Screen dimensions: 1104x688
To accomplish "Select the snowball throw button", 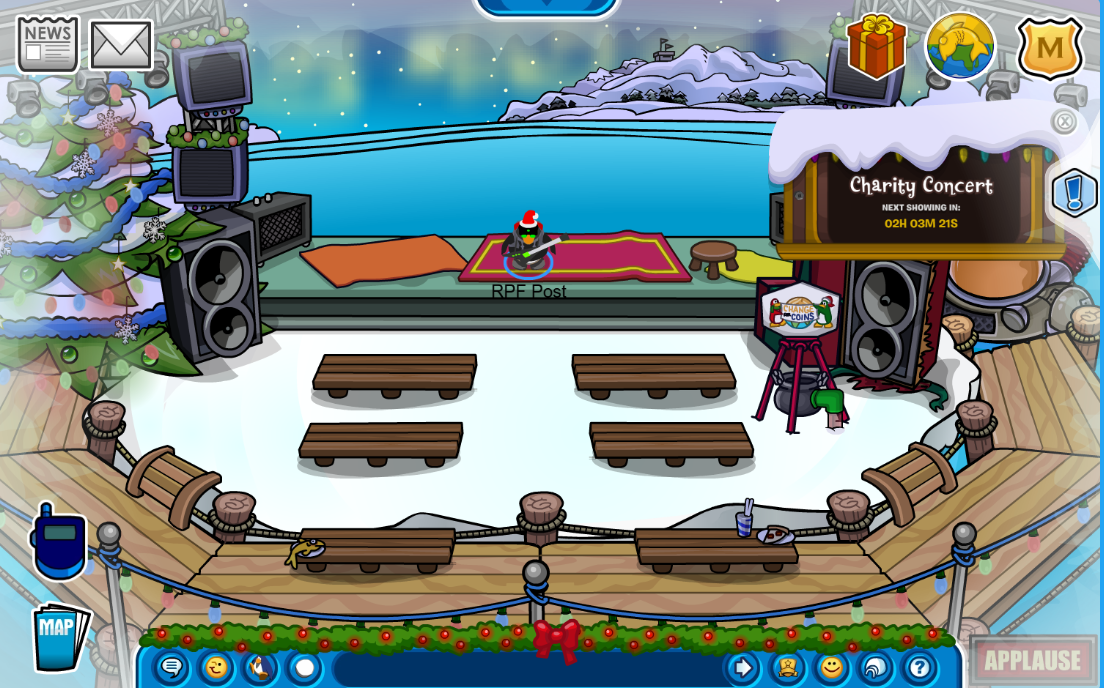I will (305, 667).
